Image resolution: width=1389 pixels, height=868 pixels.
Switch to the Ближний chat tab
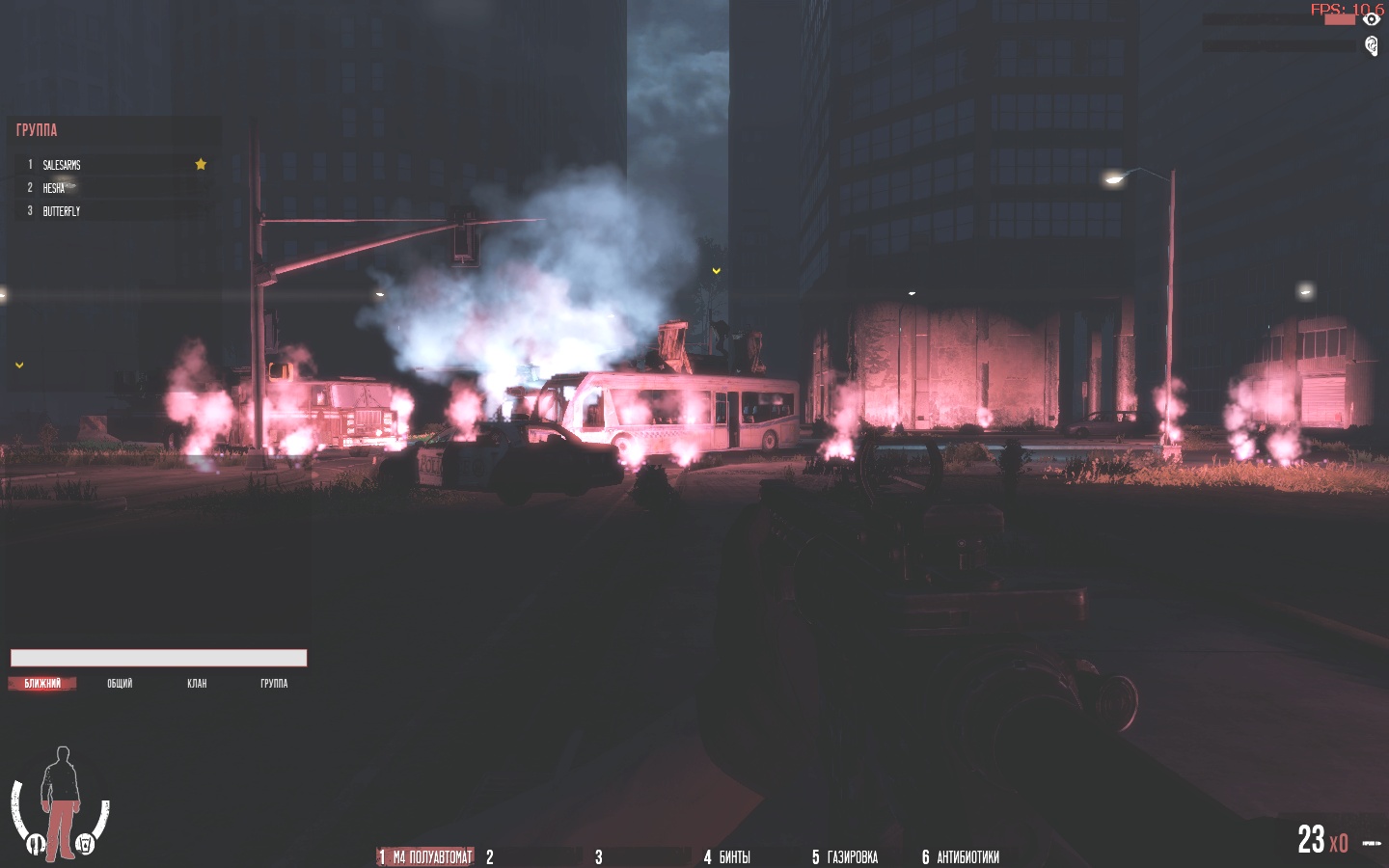click(42, 683)
